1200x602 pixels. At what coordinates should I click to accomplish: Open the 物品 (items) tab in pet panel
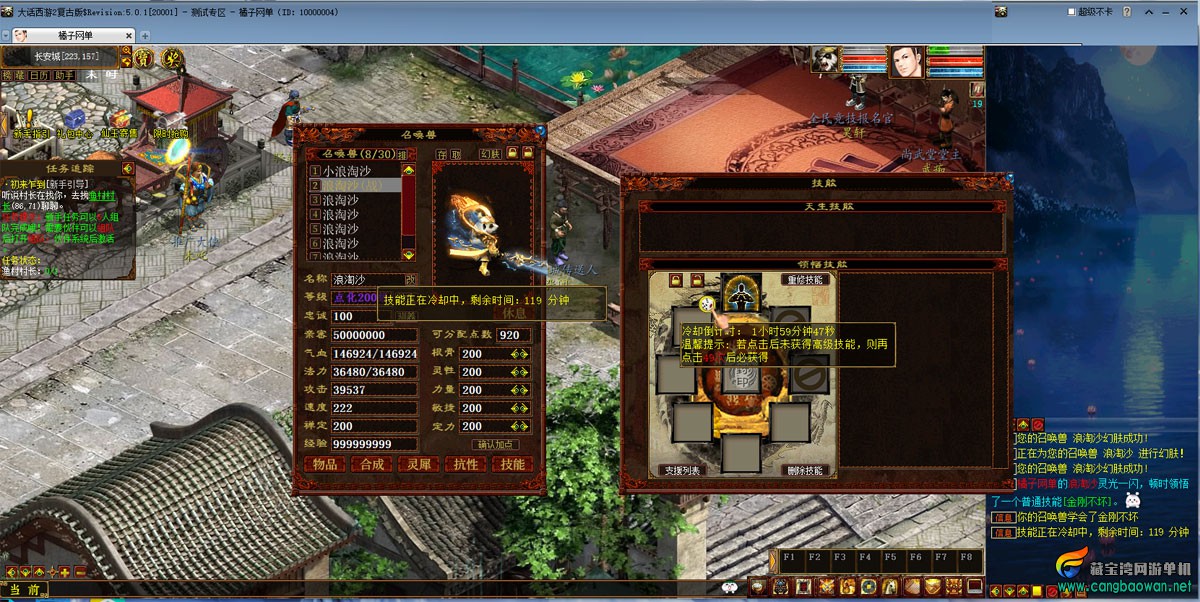click(x=325, y=464)
